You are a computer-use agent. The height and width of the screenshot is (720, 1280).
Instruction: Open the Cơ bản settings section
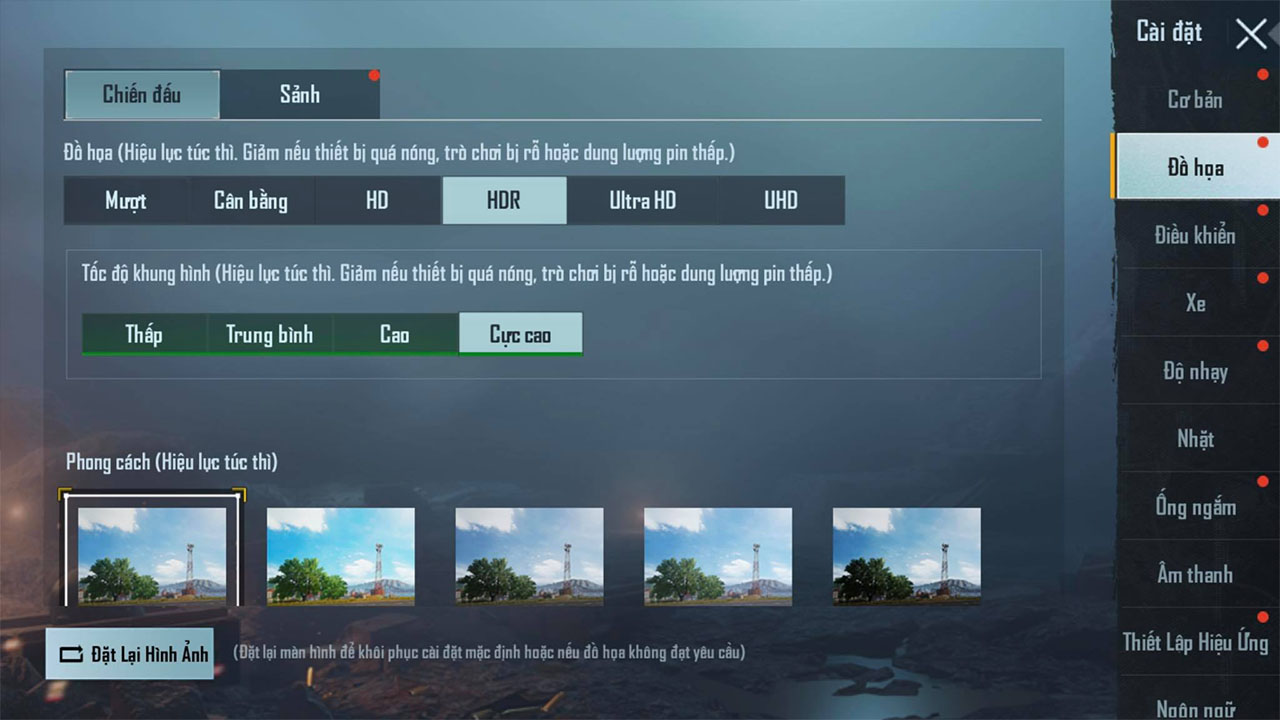point(1197,99)
